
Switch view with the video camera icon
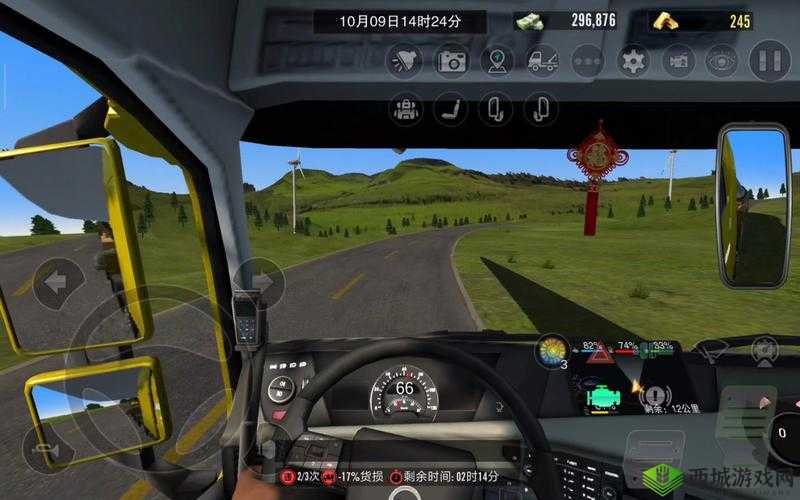point(679,61)
